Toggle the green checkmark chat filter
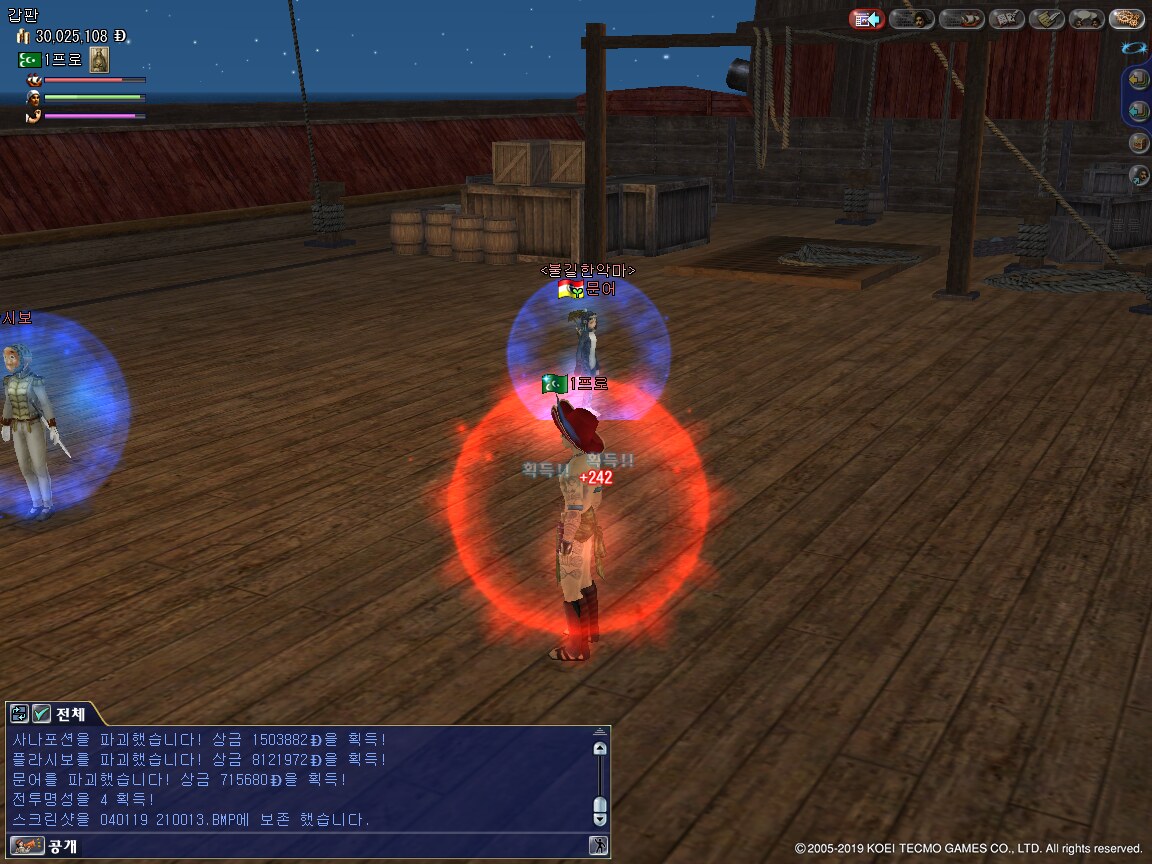Image resolution: width=1152 pixels, height=864 pixels. (x=41, y=714)
